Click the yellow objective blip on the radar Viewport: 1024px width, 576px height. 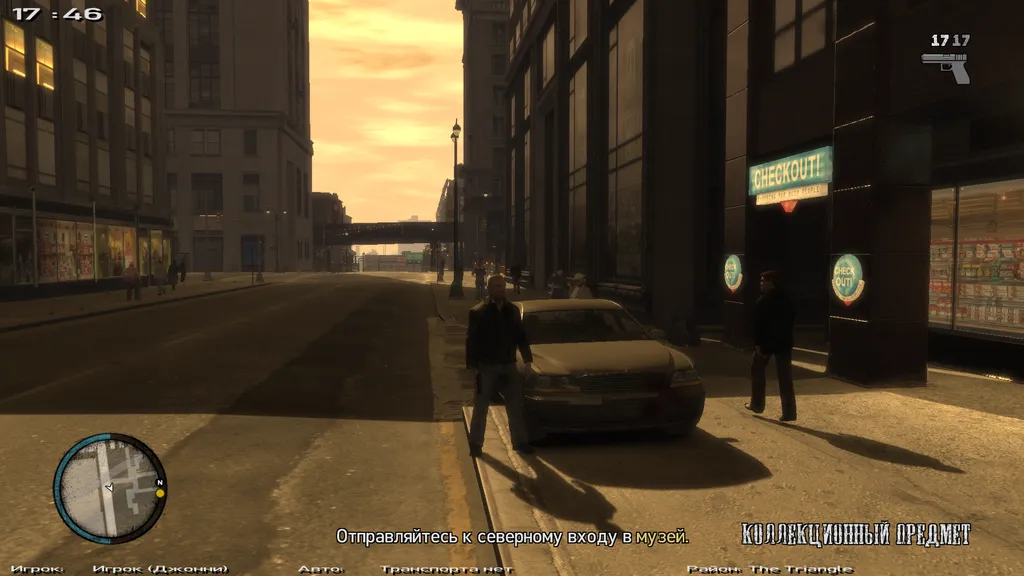click(160, 493)
